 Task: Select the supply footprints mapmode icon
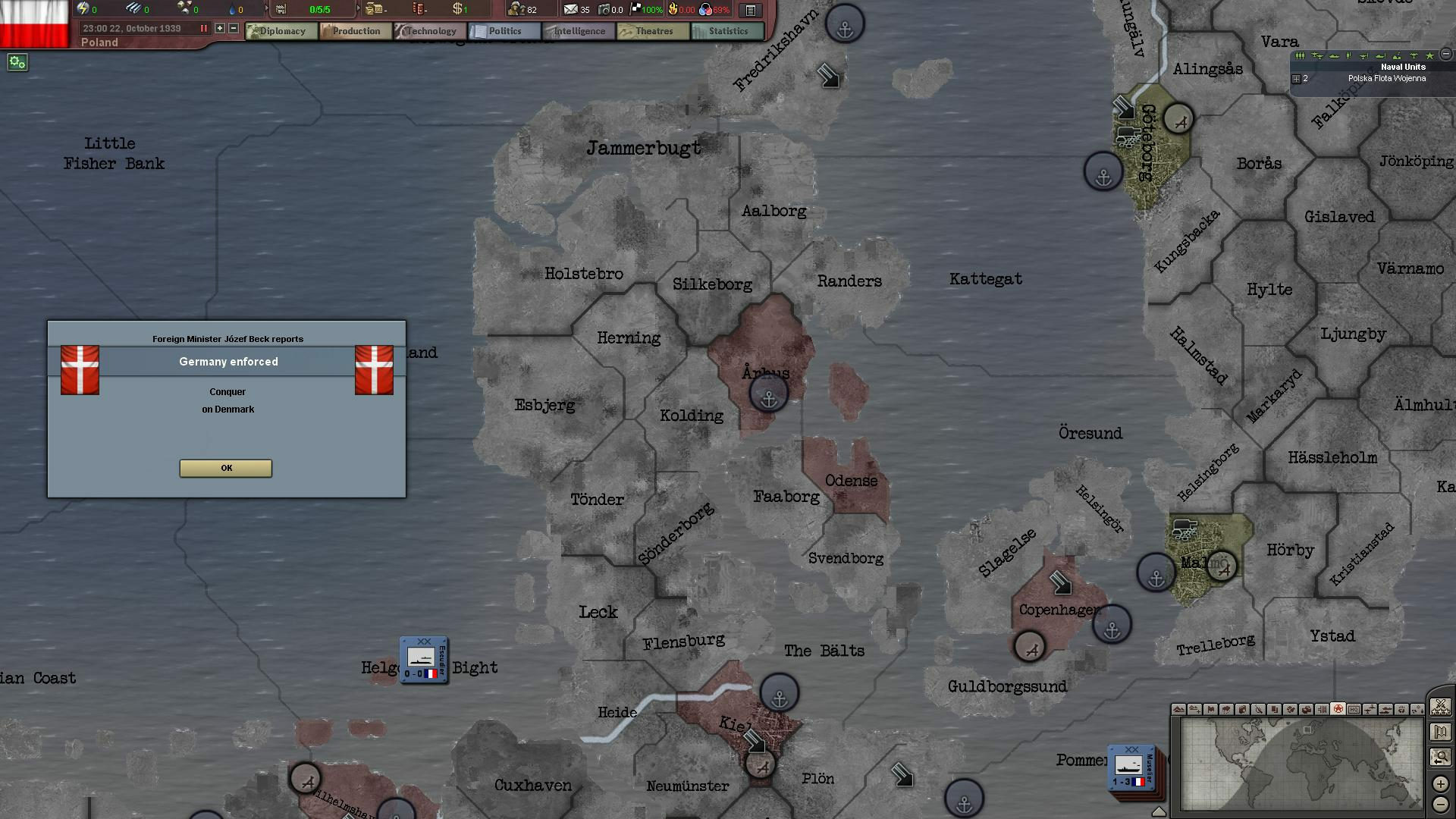tap(1400, 711)
